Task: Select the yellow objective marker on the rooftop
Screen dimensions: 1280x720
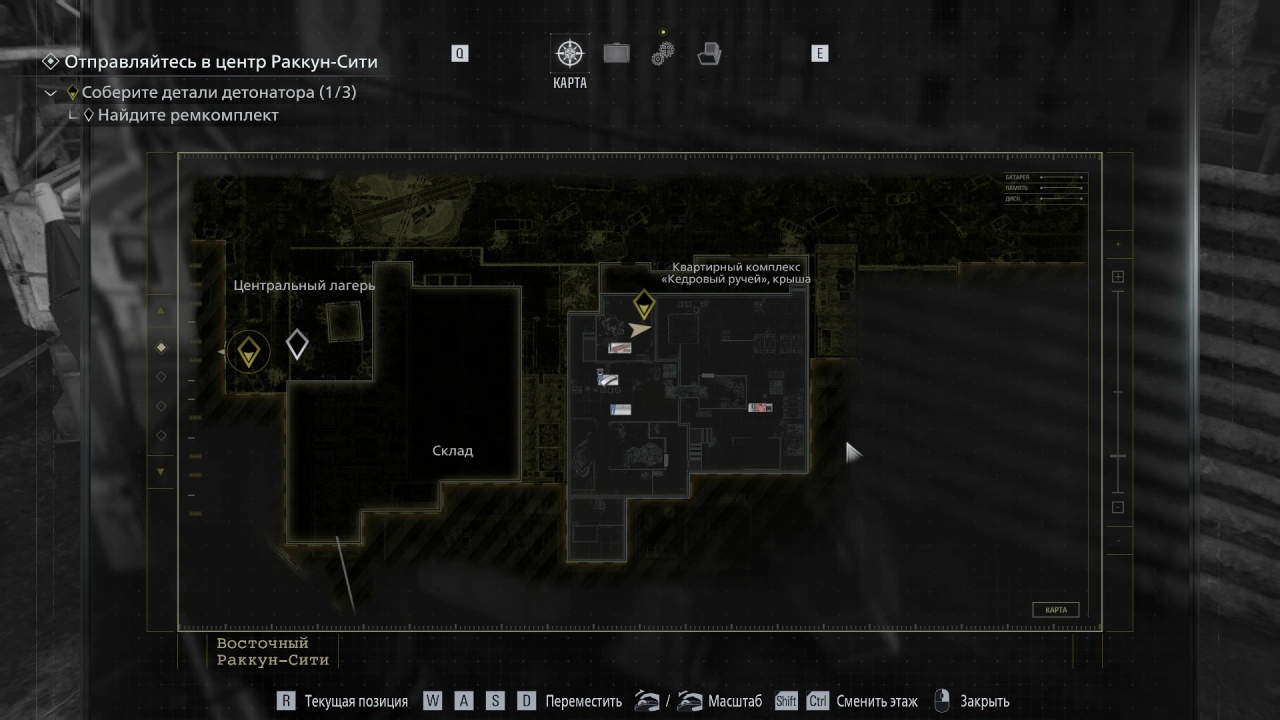Action: point(644,304)
